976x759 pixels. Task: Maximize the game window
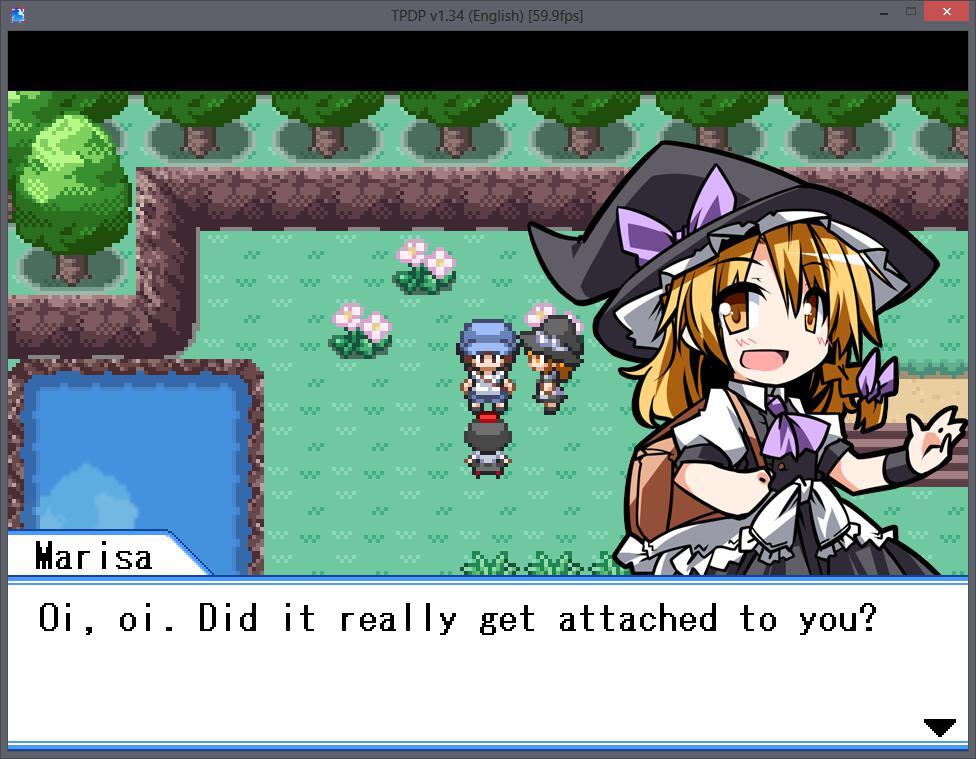coord(911,12)
